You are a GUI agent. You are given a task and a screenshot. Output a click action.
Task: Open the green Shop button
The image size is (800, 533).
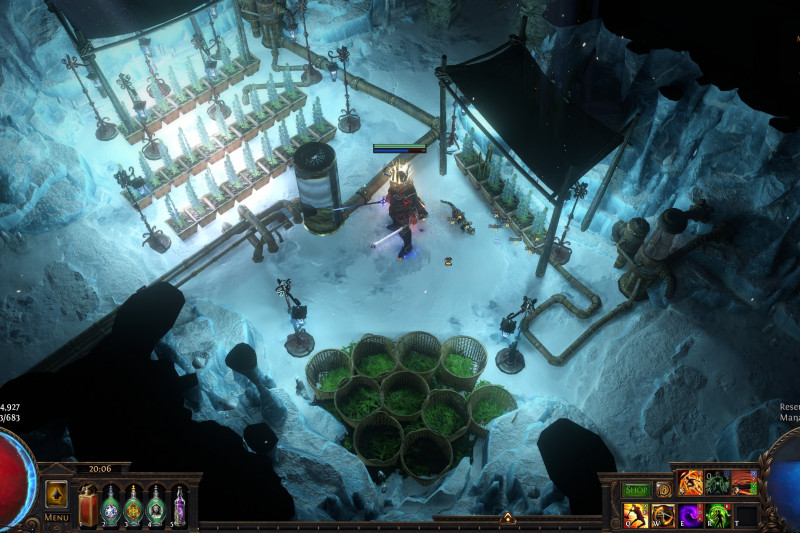636,490
